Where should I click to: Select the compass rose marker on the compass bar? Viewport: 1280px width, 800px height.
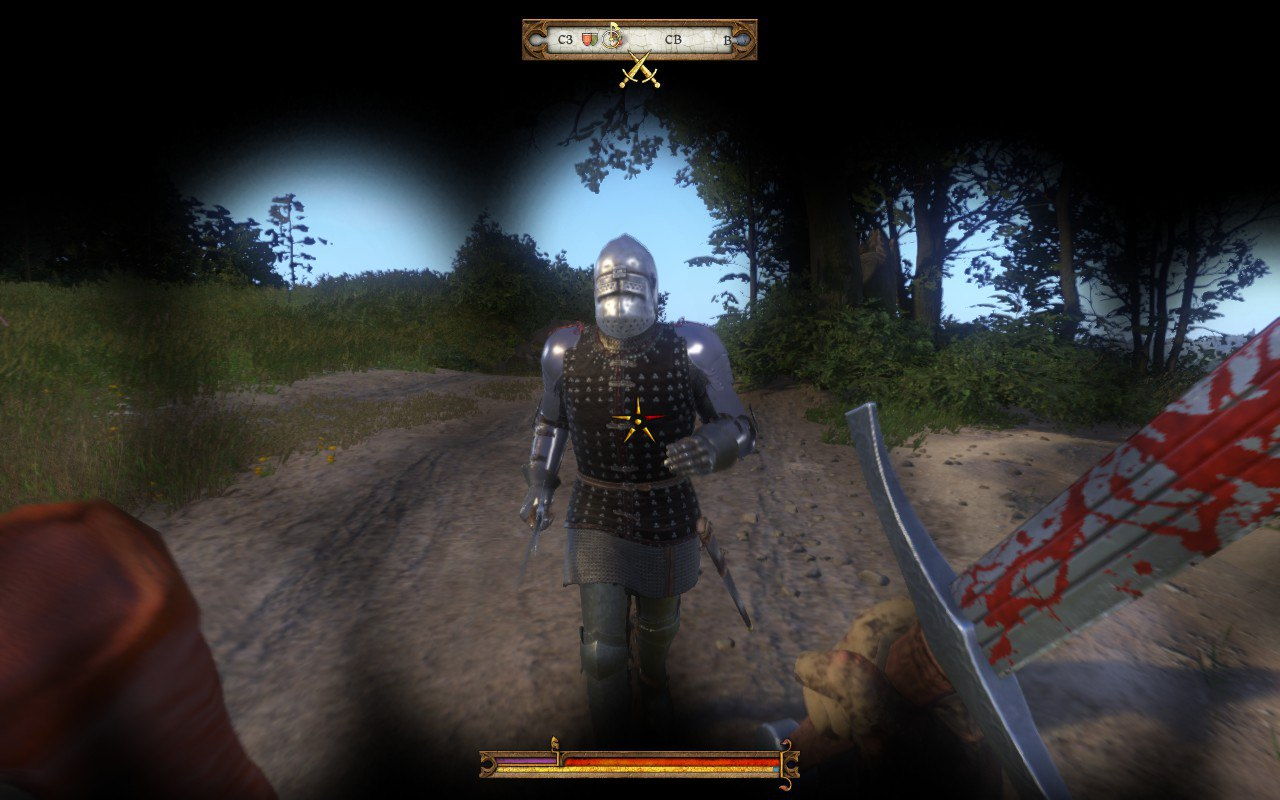611,38
